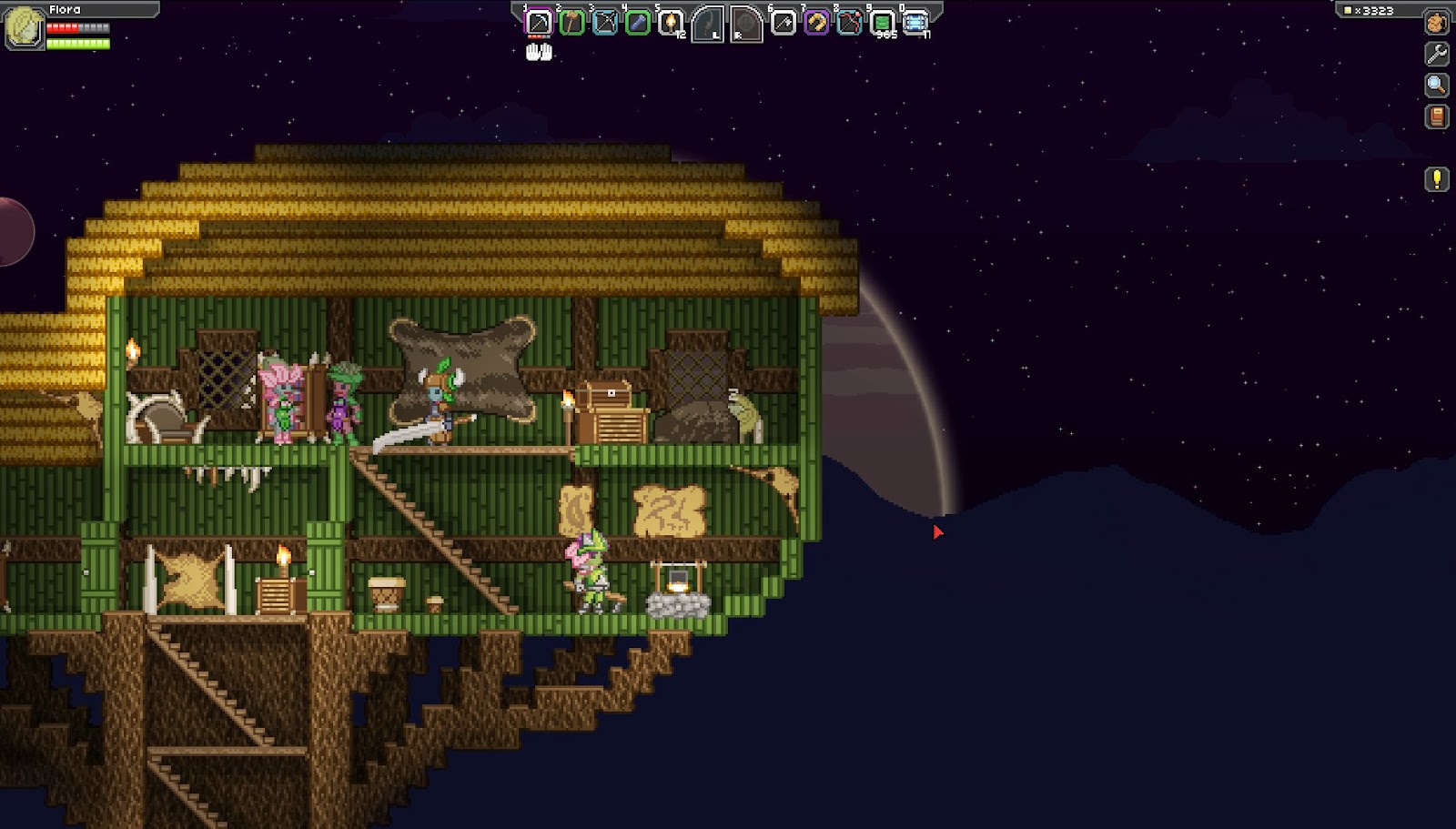Viewport: 1456px width, 829px height.
Task: Open the yellow exclamation mark quest log
Action: pyautogui.click(x=1437, y=179)
